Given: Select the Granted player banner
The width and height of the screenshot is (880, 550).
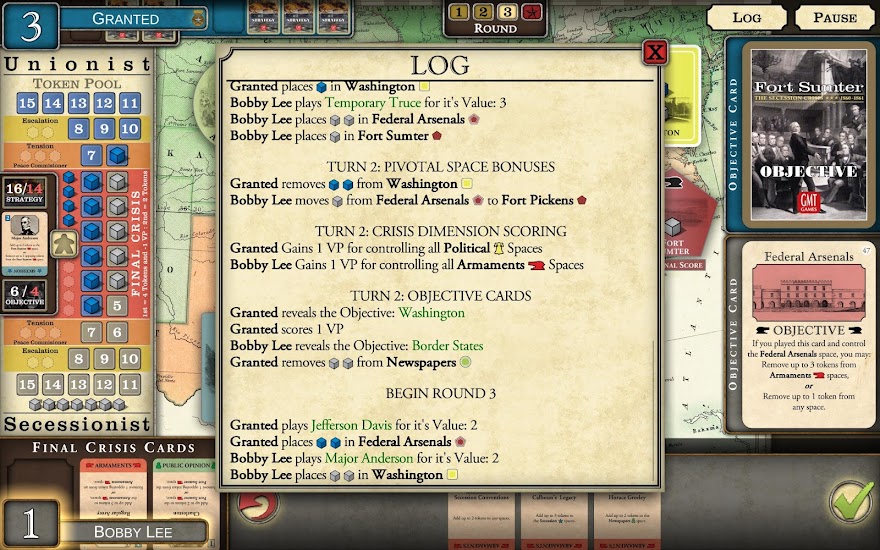Looking at the screenshot, I should pos(125,18).
